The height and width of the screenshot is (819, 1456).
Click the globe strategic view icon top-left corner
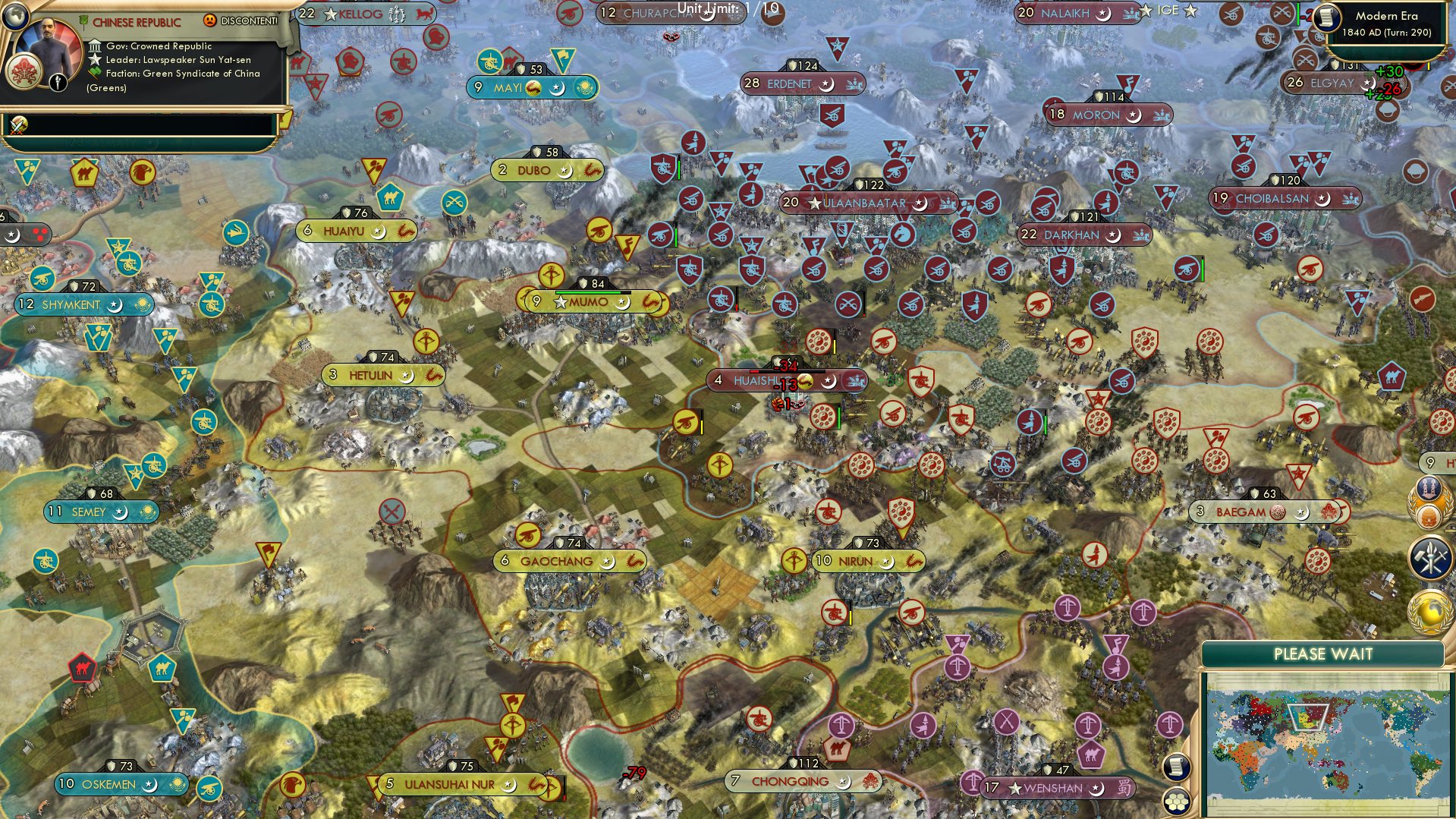click(x=15, y=17)
